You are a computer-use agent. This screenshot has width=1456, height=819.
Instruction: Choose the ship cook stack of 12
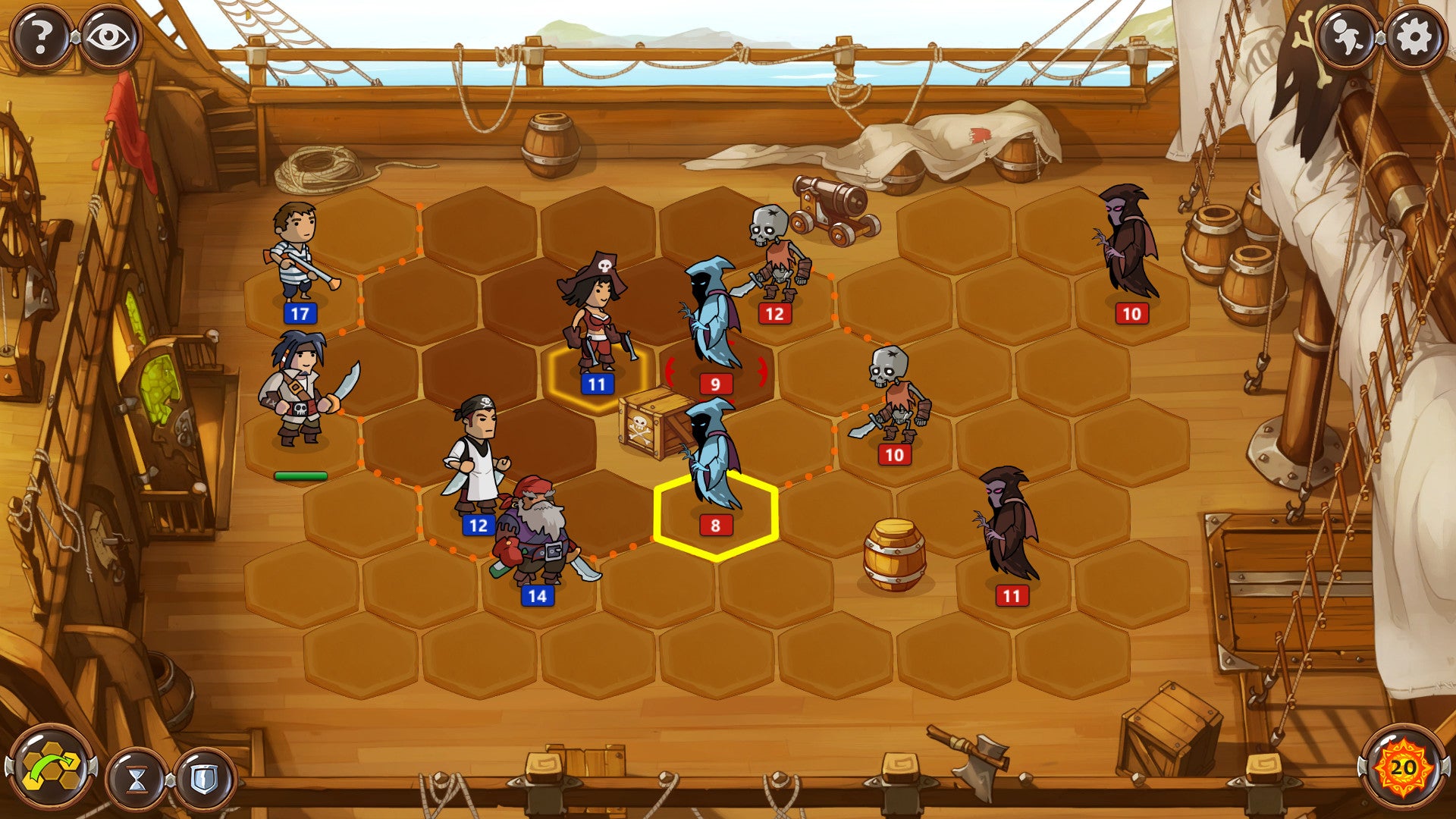coord(477,459)
